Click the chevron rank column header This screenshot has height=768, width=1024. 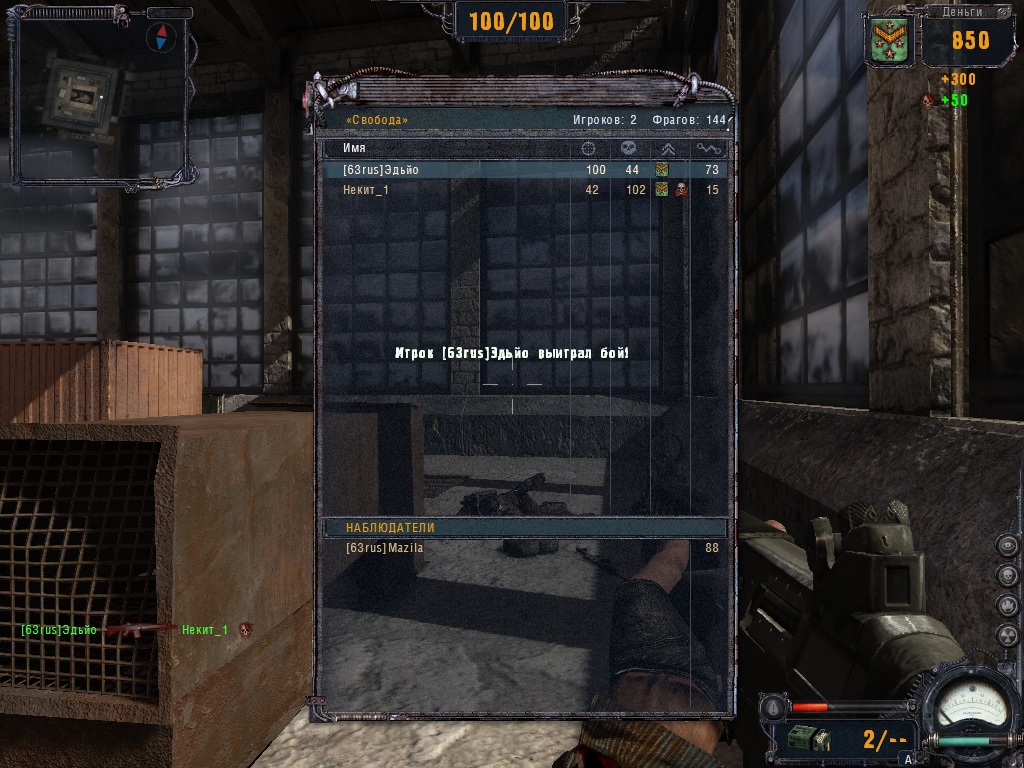(x=668, y=148)
